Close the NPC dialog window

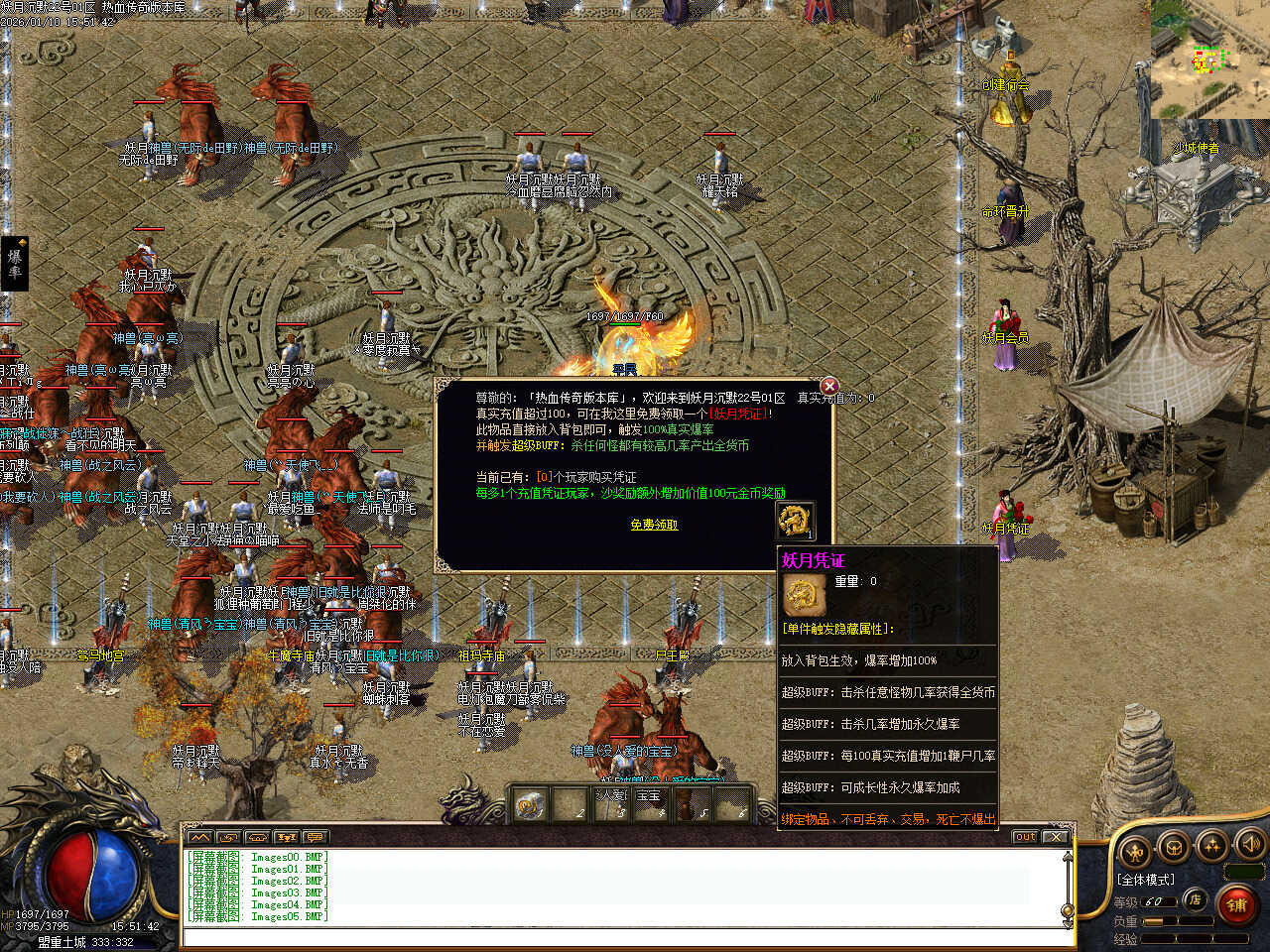[x=829, y=386]
